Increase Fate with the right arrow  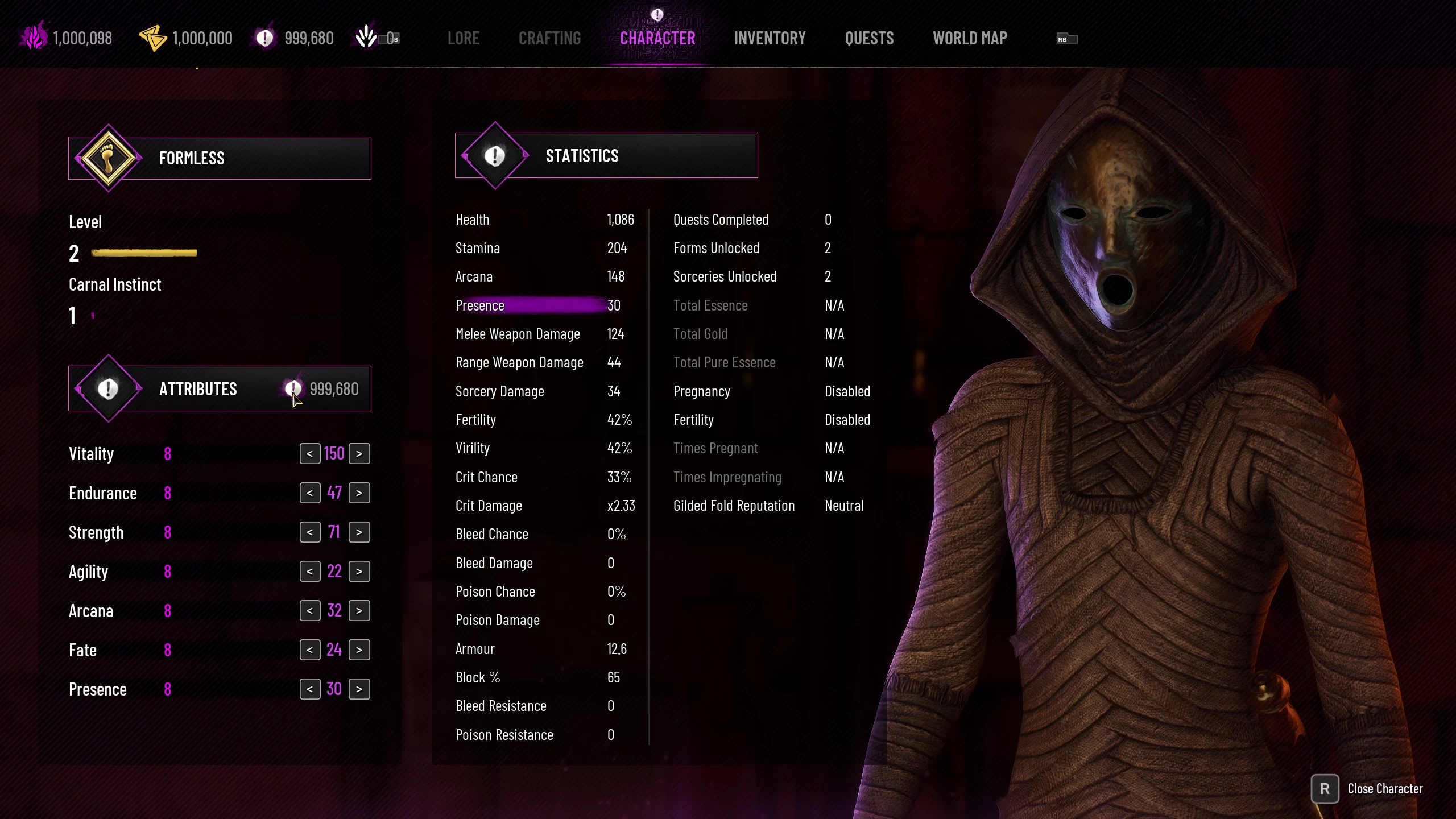coord(359,650)
